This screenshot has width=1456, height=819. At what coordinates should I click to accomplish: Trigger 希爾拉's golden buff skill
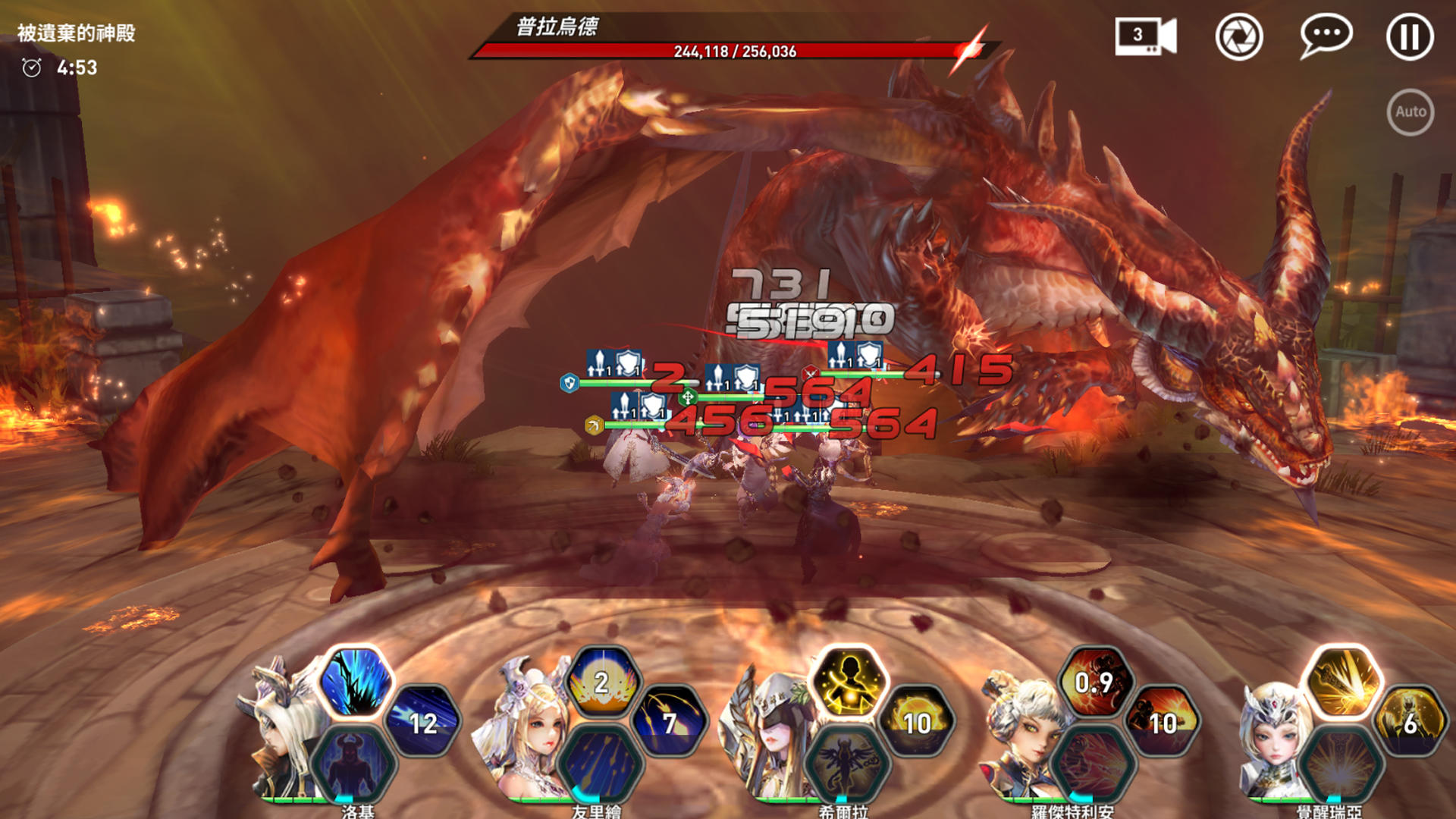pyautogui.click(x=850, y=682)
